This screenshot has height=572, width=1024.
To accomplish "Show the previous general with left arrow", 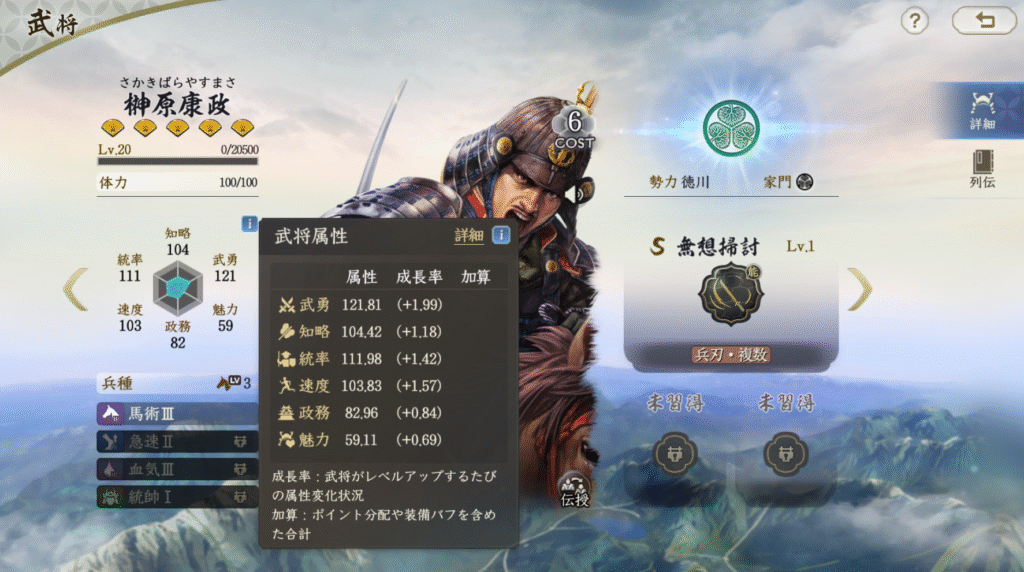I will pos(76,289).
